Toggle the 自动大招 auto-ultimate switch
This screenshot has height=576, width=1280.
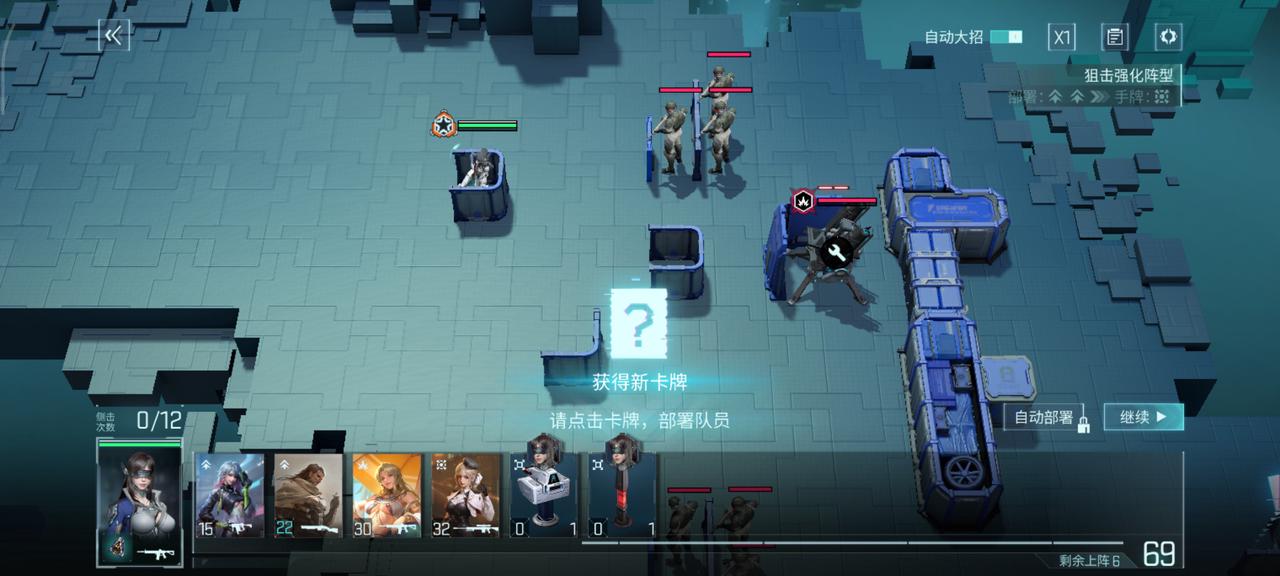point(1006,37)
